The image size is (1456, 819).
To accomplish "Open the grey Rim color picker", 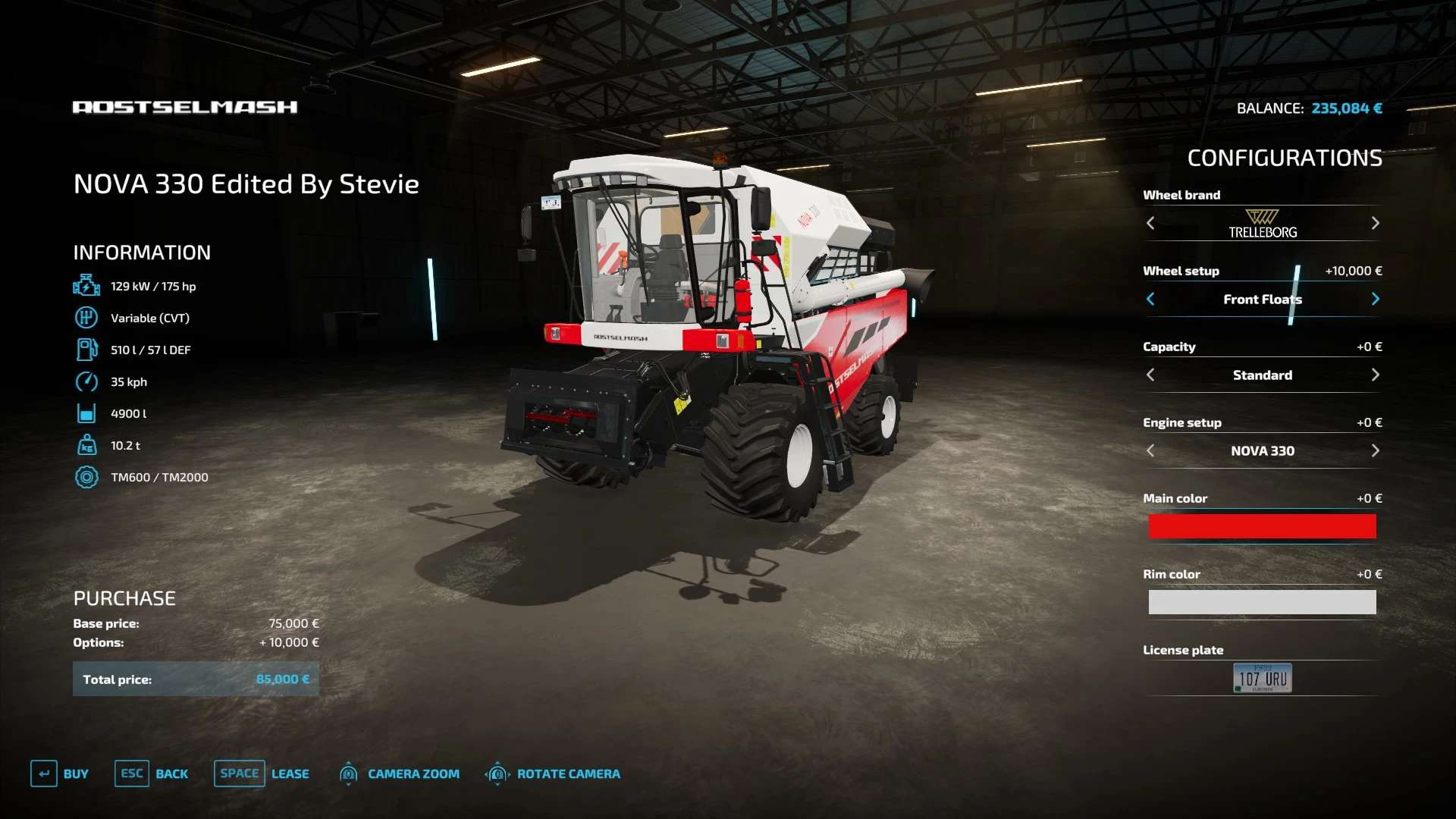I will pyautogui.click(x=1262, y=602).
